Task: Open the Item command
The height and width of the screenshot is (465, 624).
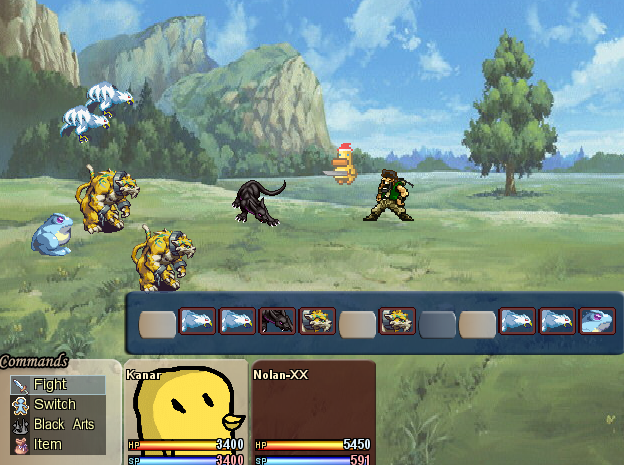Action: 48,444
